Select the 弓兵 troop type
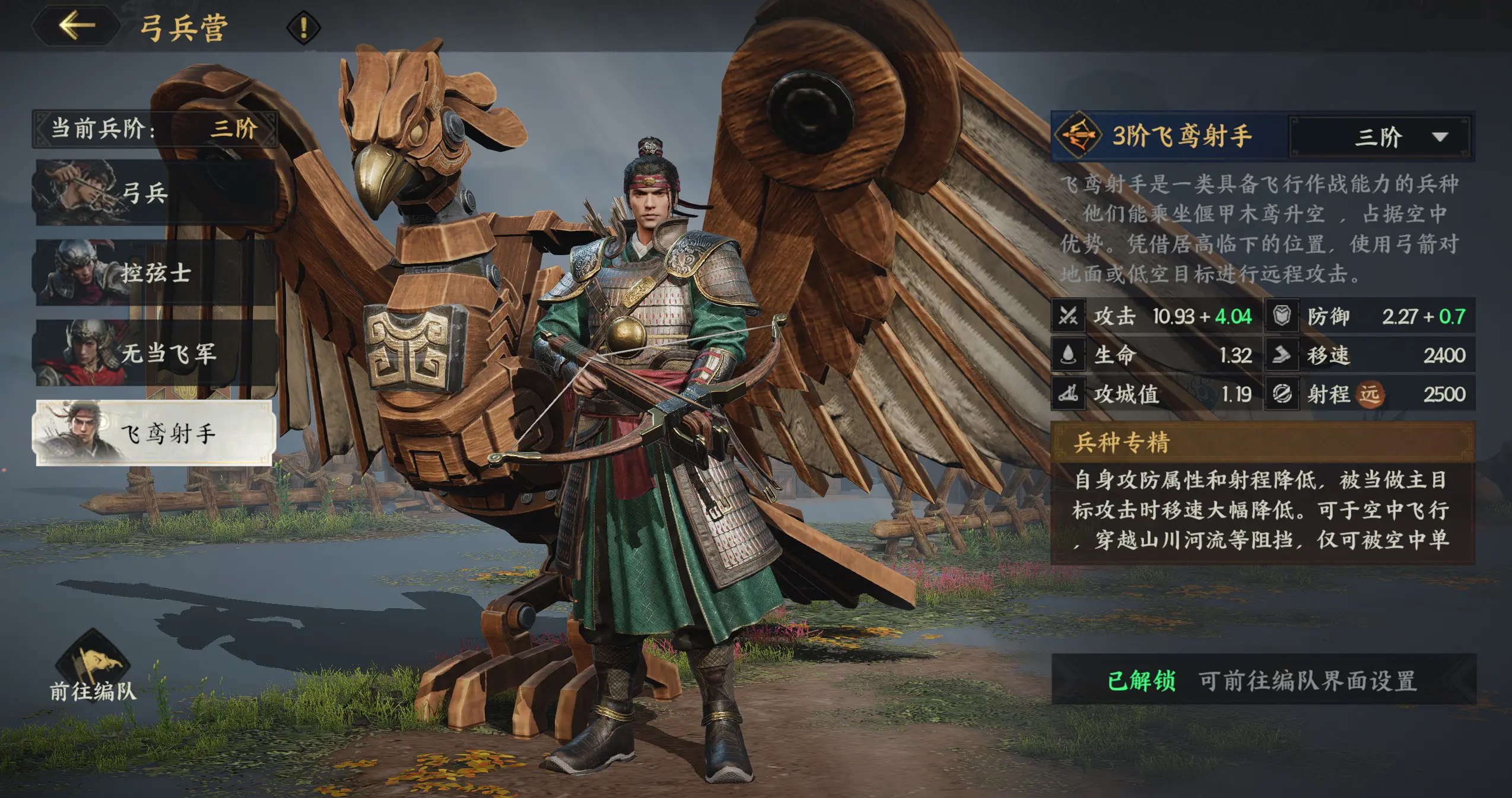The image size is (1512, 798). [154, 192]
